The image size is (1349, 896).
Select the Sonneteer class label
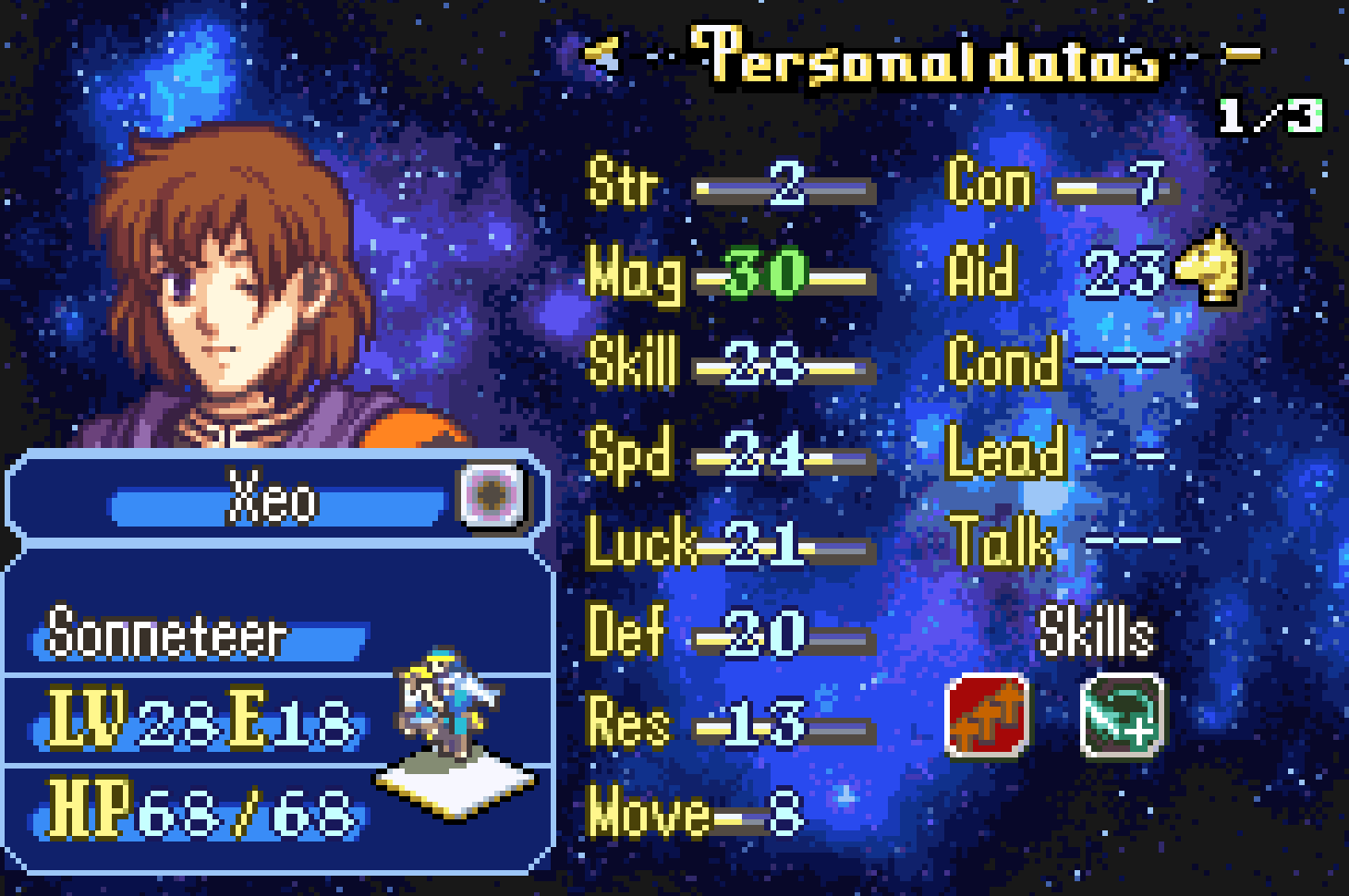(167, 635)
